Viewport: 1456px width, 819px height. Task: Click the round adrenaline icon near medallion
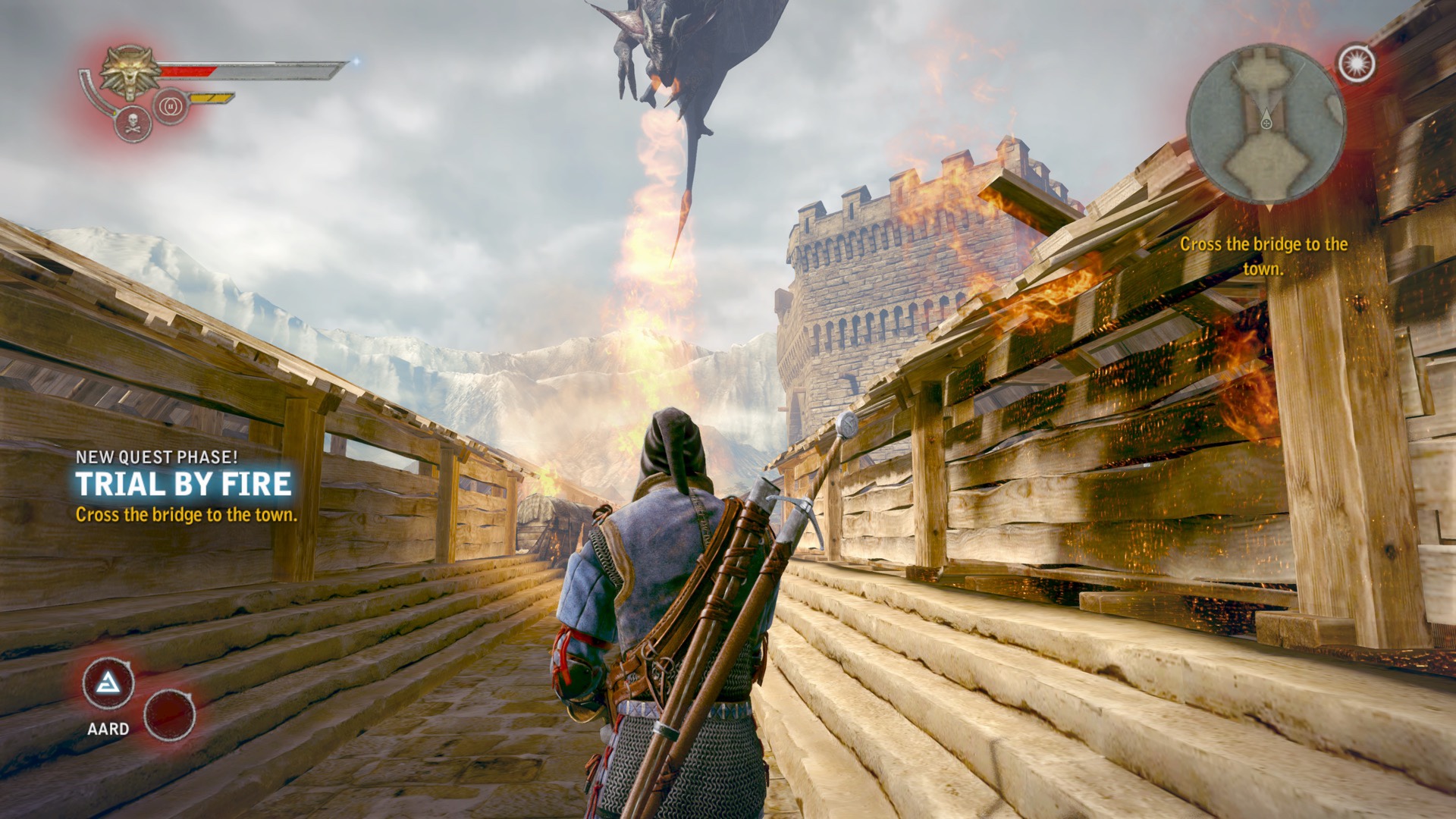[171, 107]
